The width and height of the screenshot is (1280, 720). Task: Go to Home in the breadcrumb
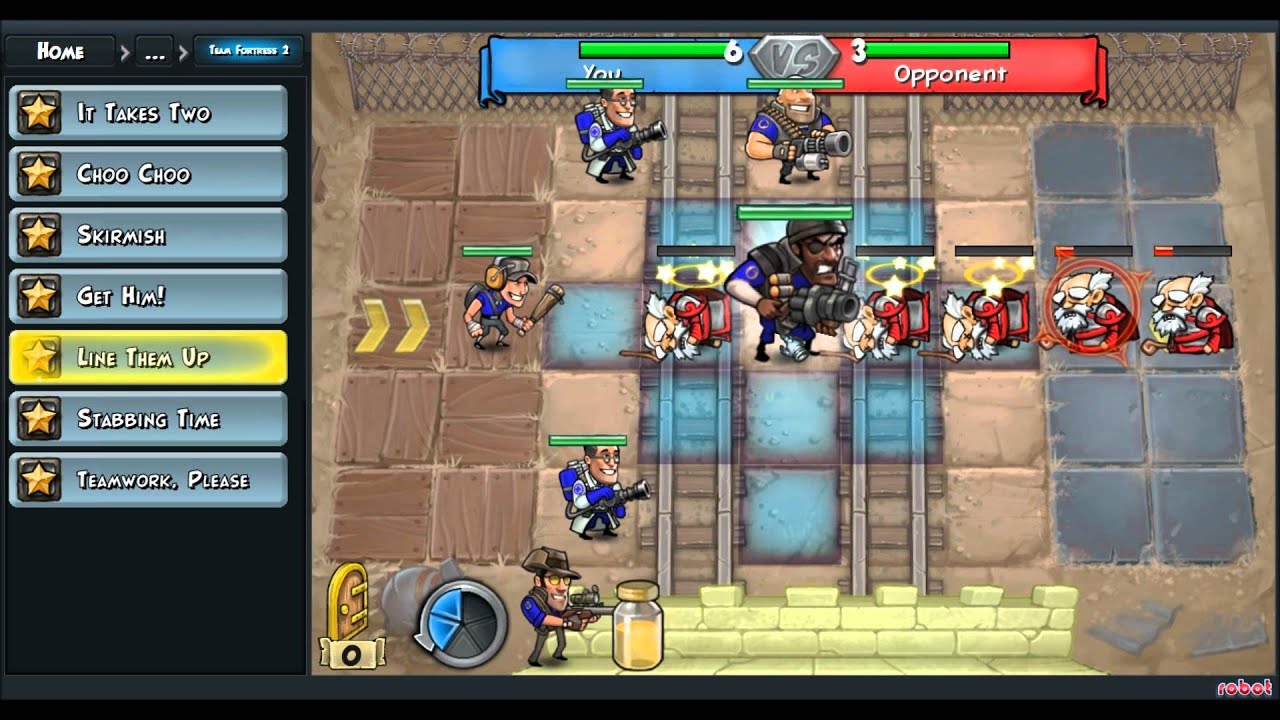point(61,51)
